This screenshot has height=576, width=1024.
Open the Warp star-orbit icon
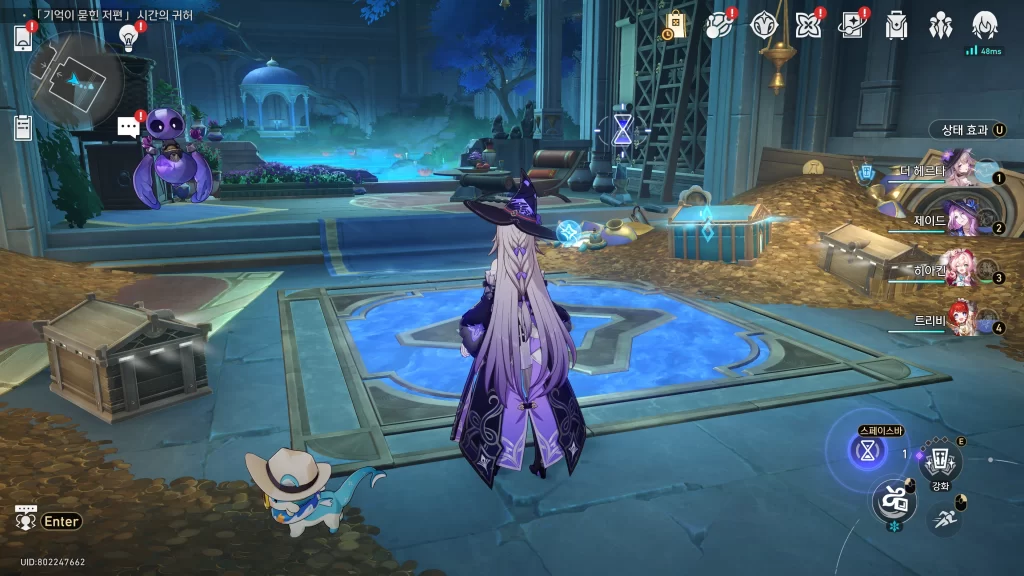pos(719,26)
